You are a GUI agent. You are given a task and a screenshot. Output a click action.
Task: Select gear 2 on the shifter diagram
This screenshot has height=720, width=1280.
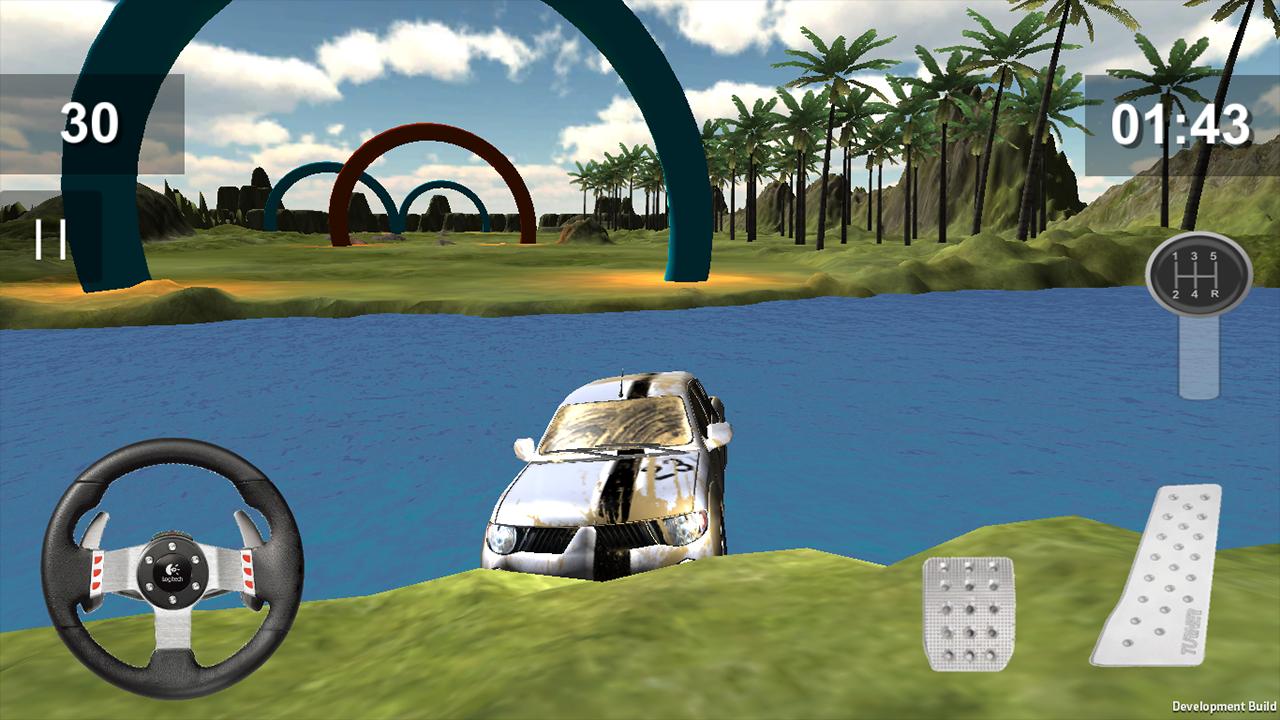coord(1176,294)
